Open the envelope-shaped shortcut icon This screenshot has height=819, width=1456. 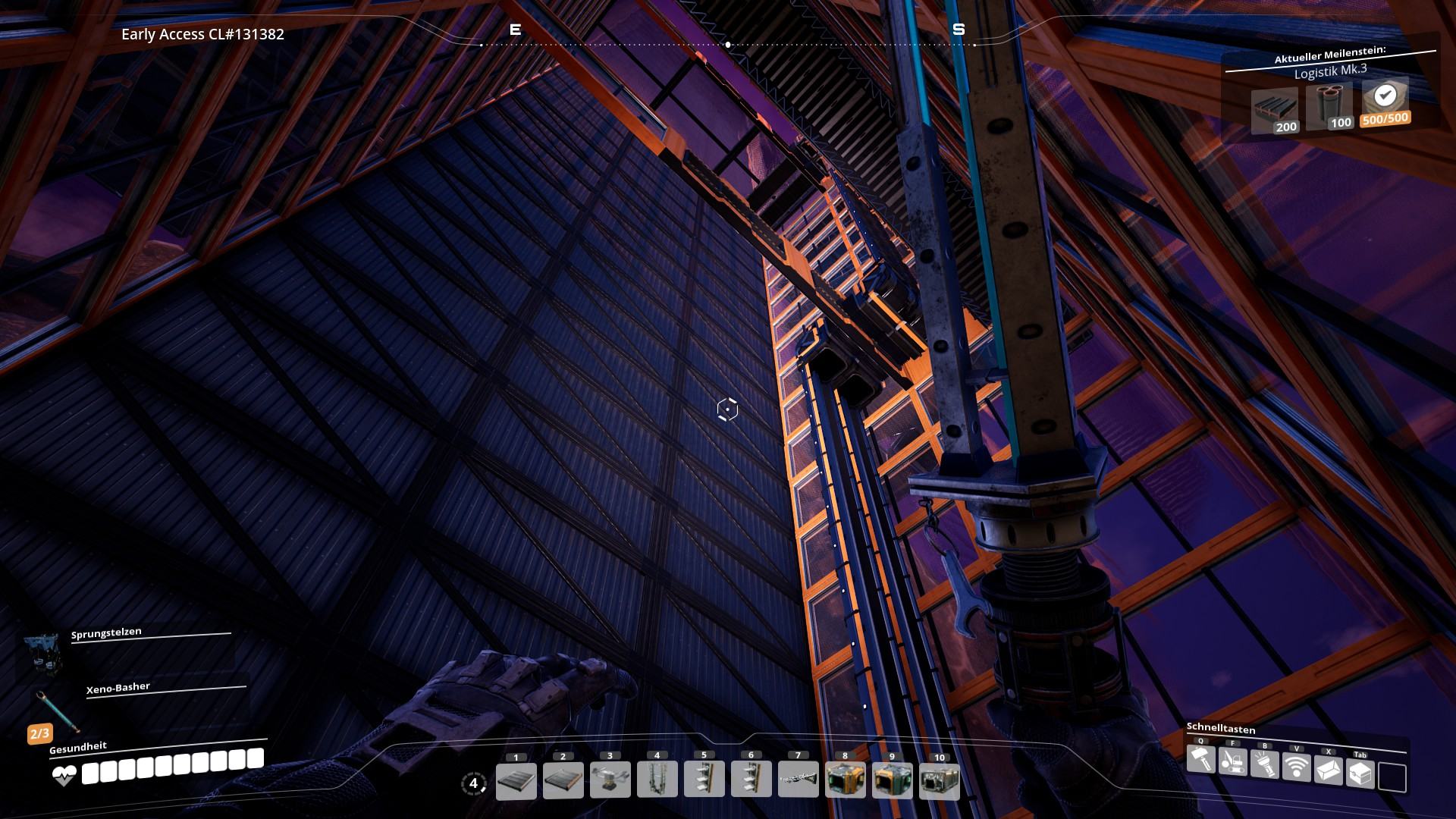coord(1329,770)
